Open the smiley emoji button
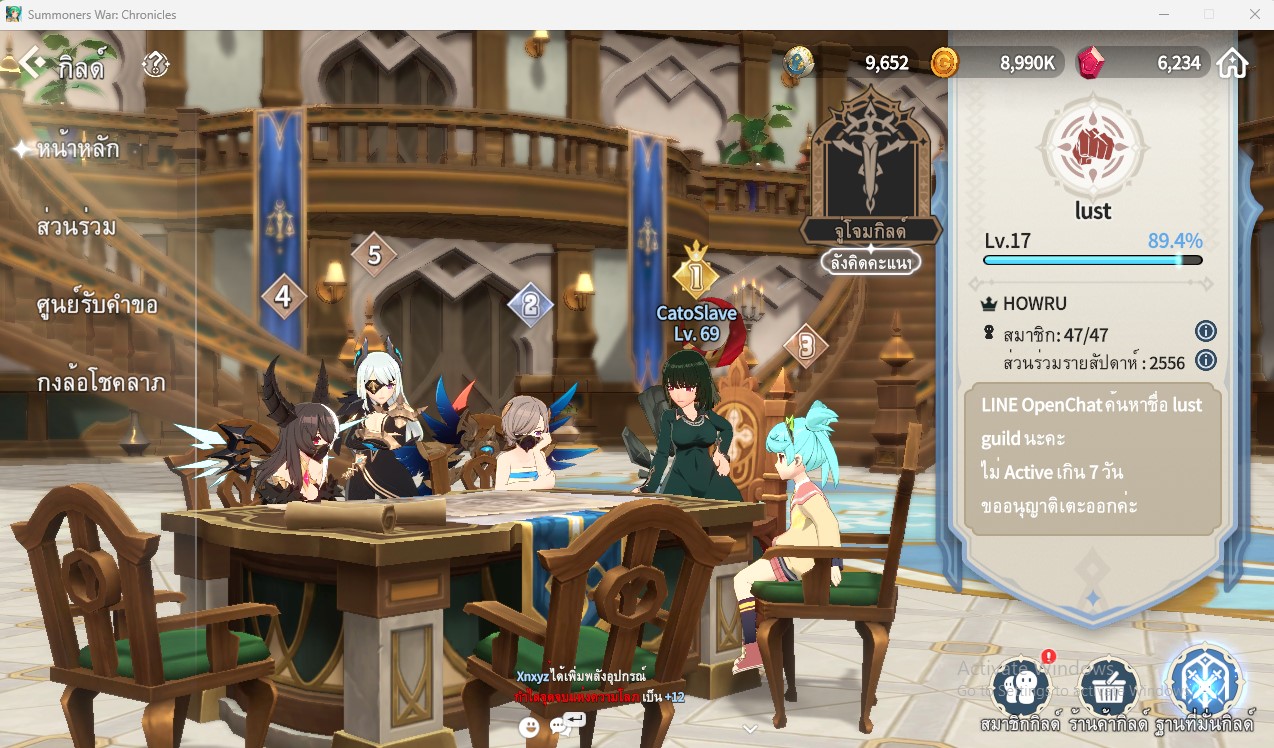The image size is (1274, 748). pos(529,728)
